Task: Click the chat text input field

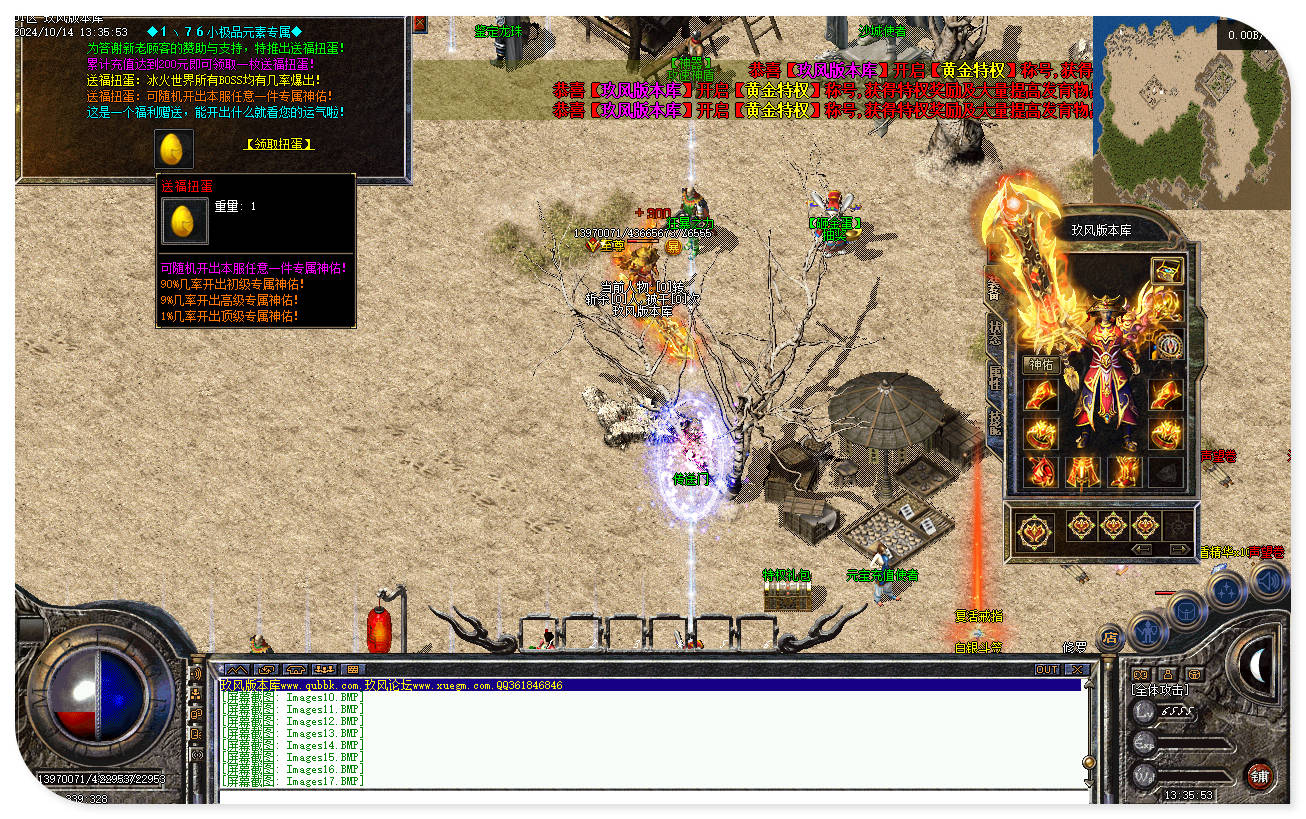Action: tap(650, 796)
